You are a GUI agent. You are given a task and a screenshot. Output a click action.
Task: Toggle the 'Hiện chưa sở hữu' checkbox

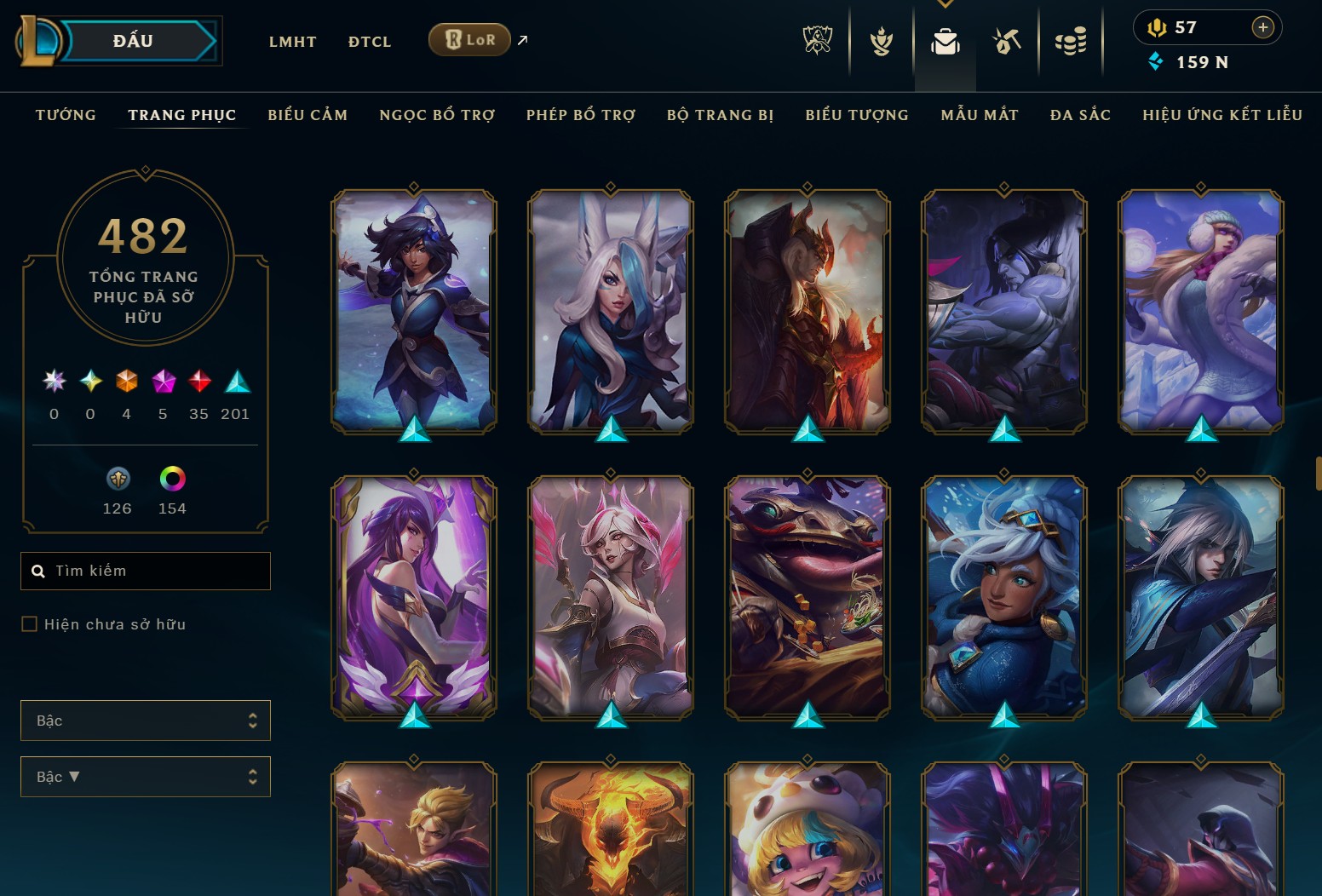pos(28,623)
